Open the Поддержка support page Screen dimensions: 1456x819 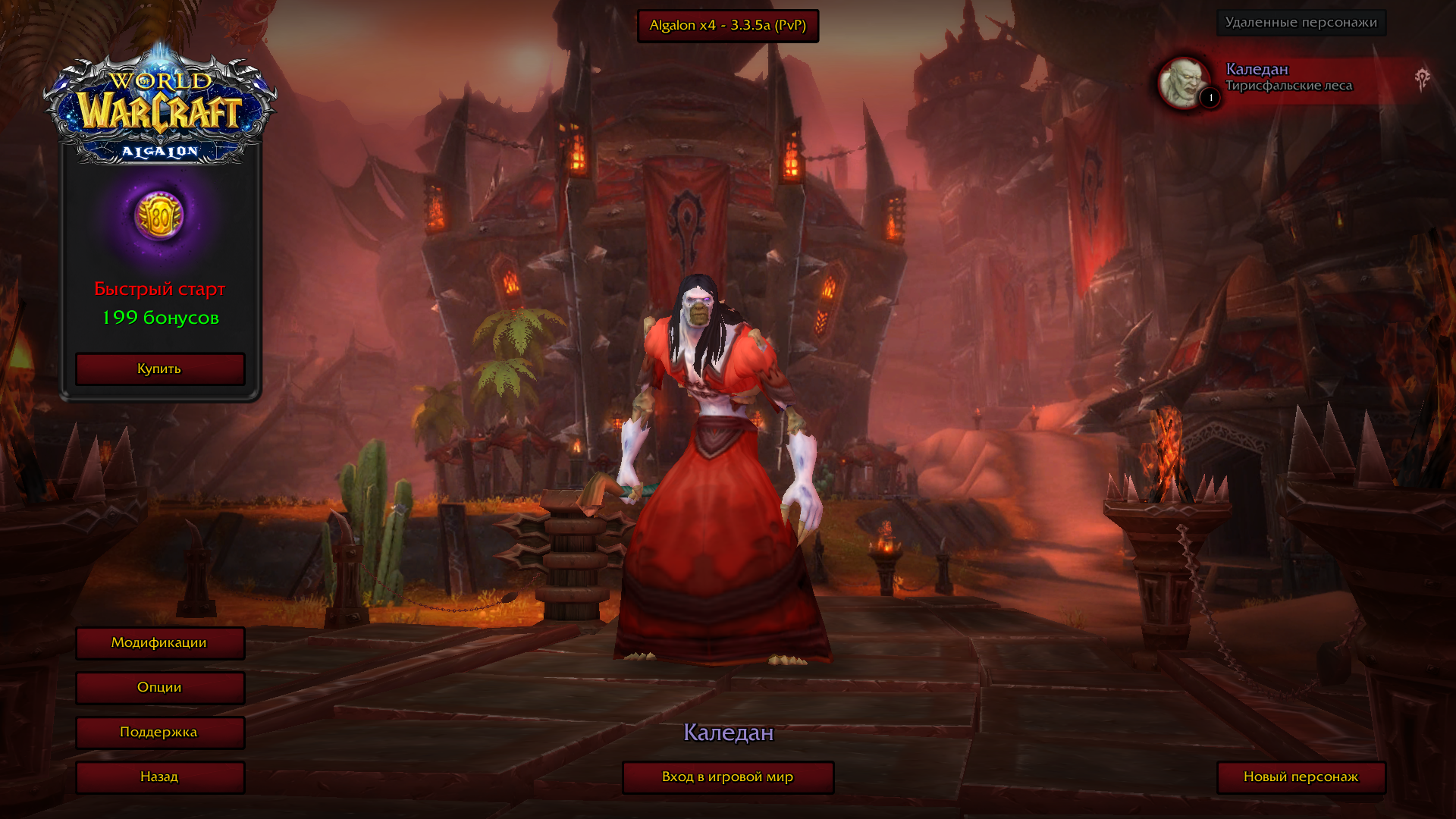(x=159, y=733)
